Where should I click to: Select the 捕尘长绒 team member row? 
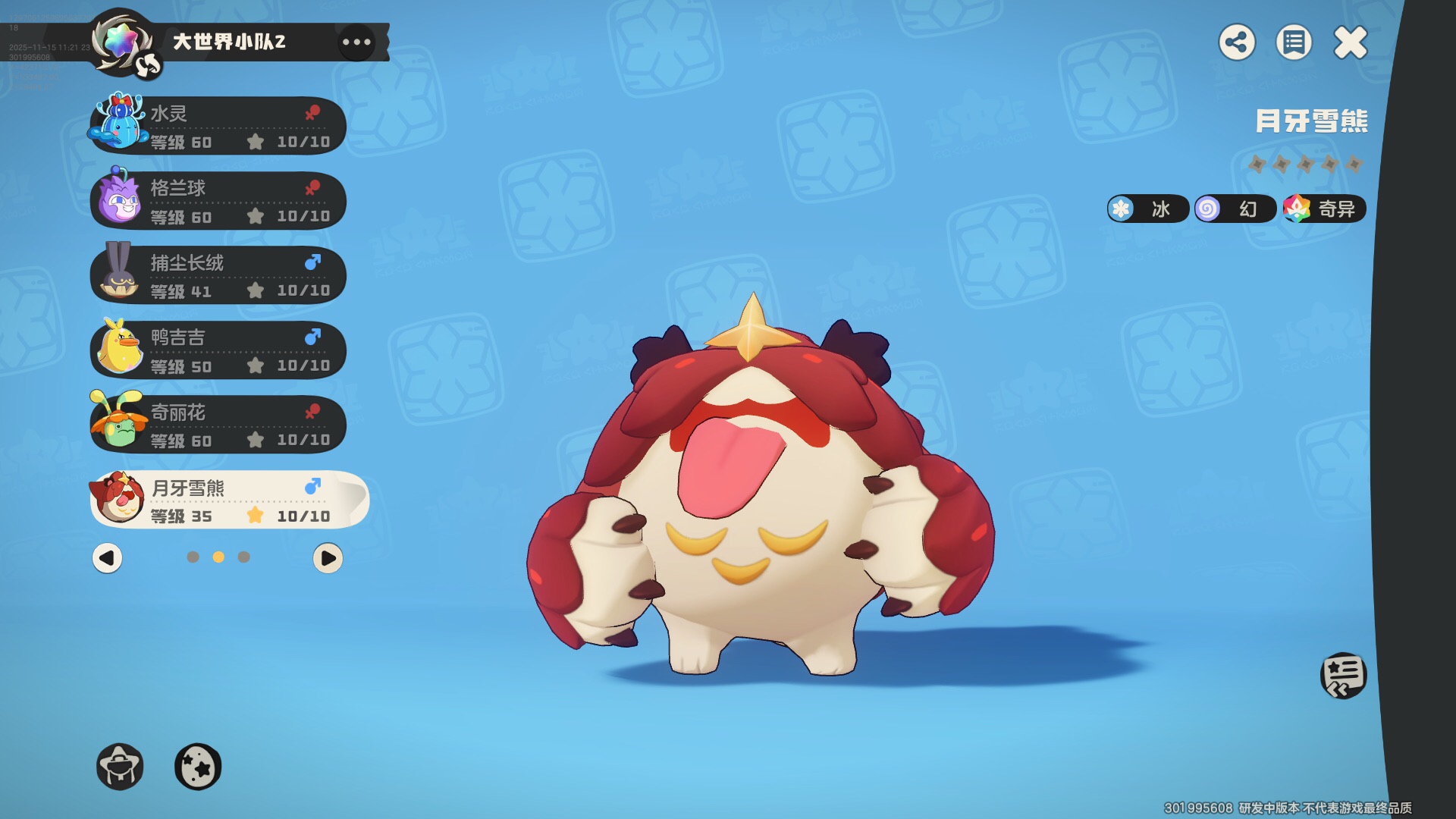point(218,275)
